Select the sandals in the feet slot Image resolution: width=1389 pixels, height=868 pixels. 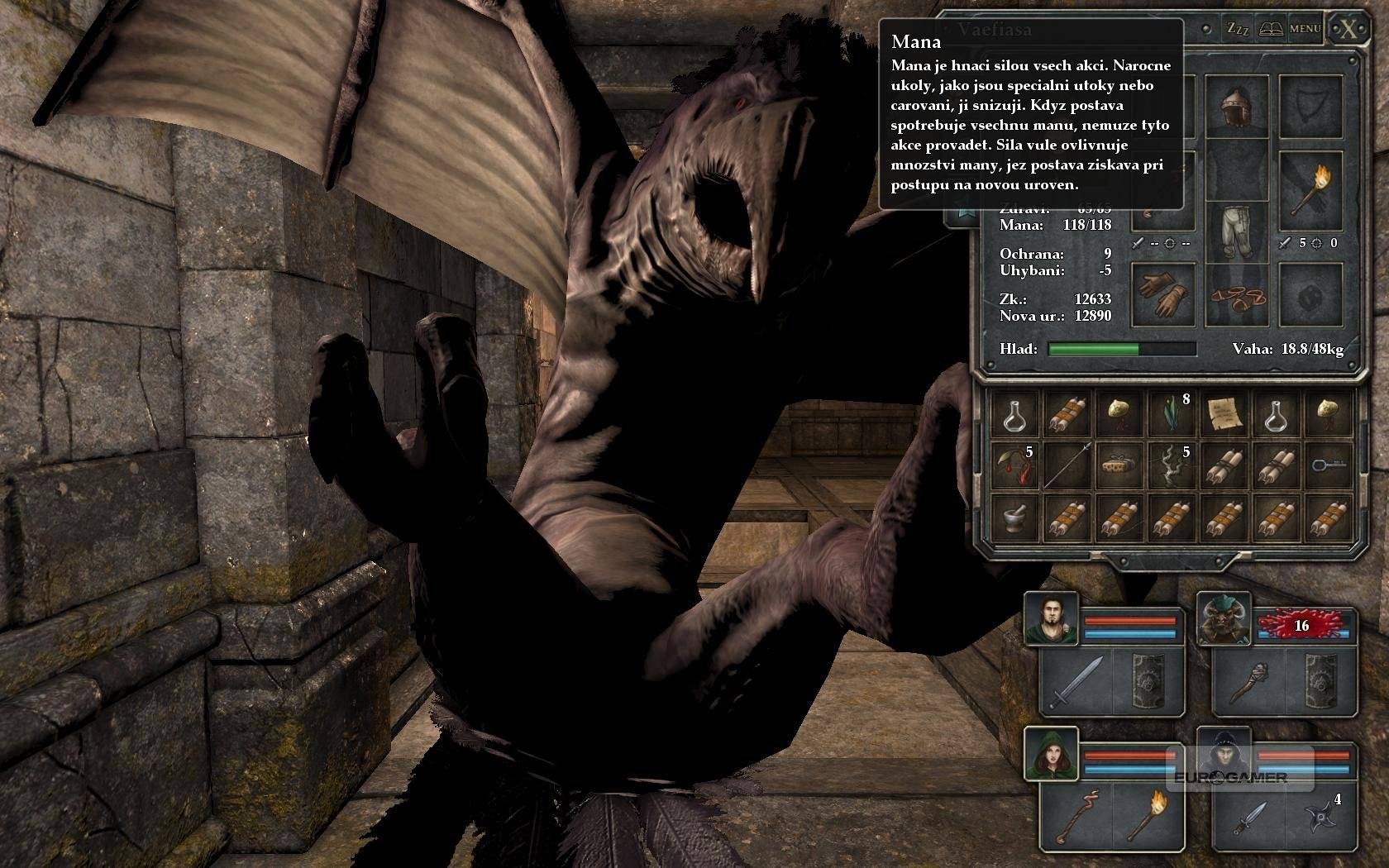[x=1237, y=295]
